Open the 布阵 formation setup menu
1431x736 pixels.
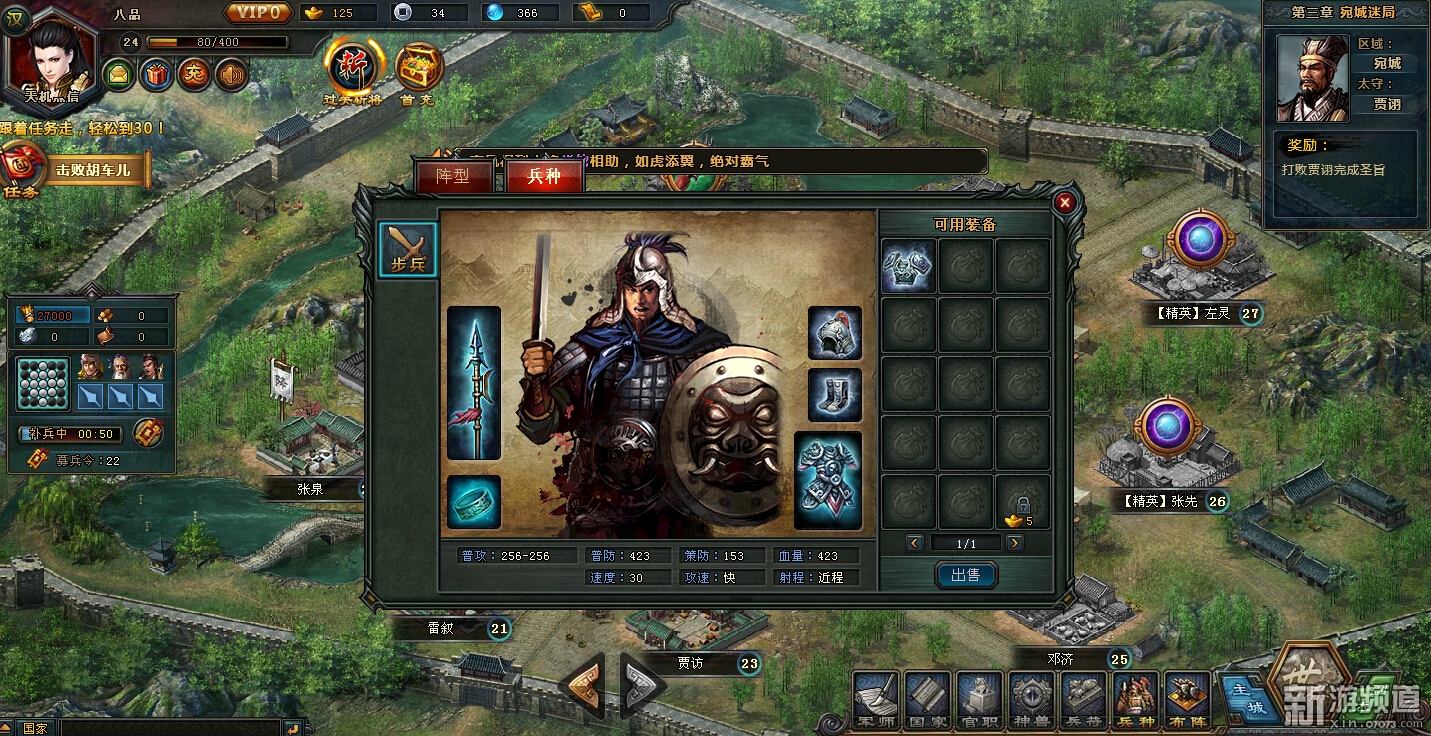tap(1187, 699)
